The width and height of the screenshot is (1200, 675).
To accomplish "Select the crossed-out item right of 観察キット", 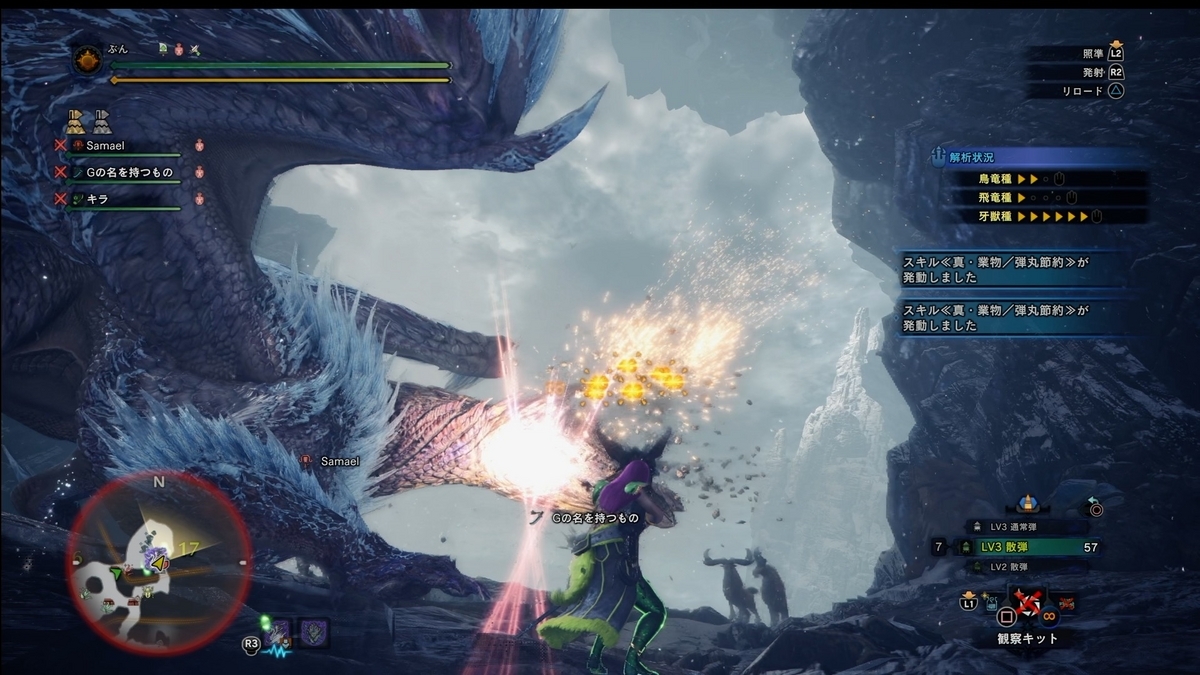I will click(1066, 602).
